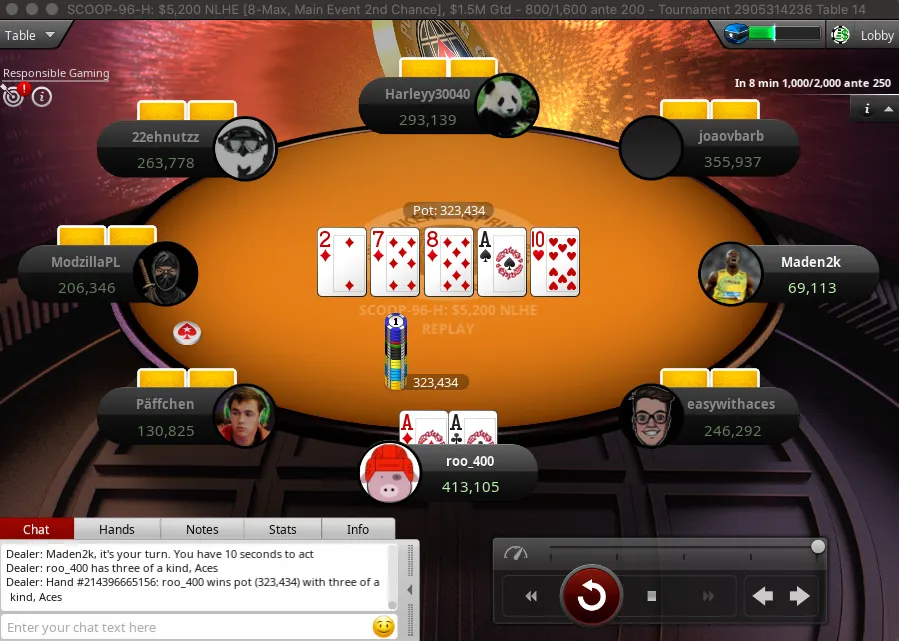Open the target icon with red alert badge
This screenshot has height=641, width=899.
coord(13,96)
